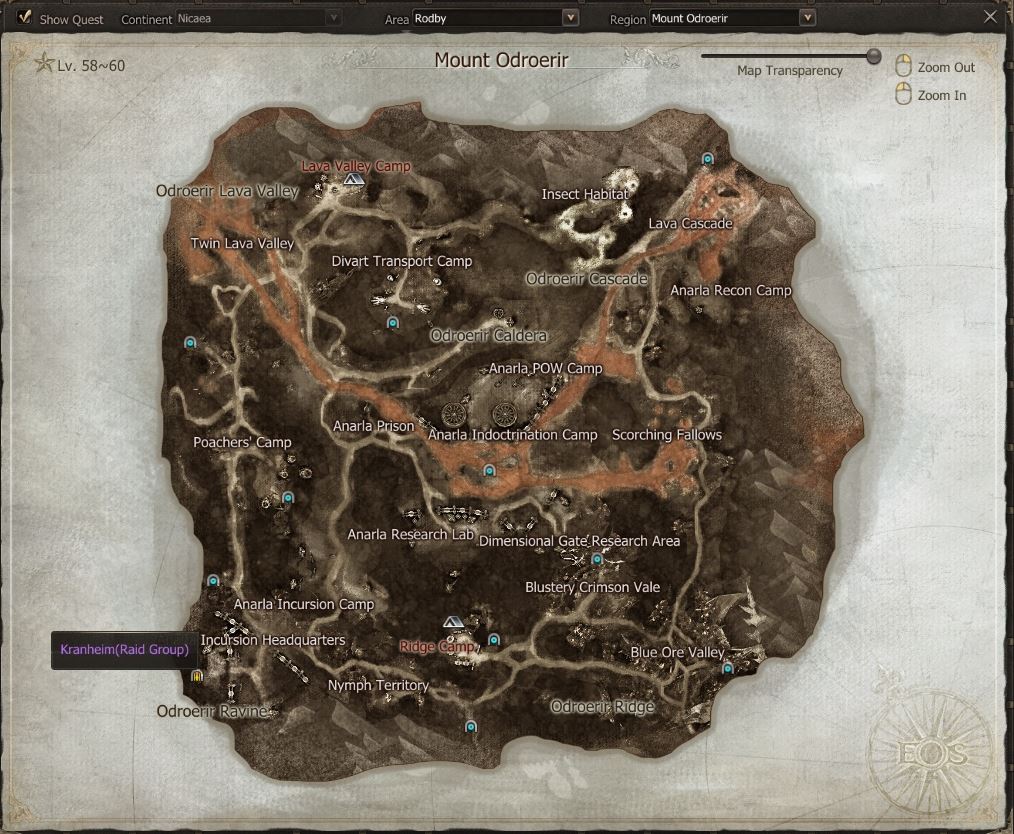Toggle the Show Quest checkbox
The height and width of the screenshot is (834, 1014).
pyautogui.click(x=24, y=18)
